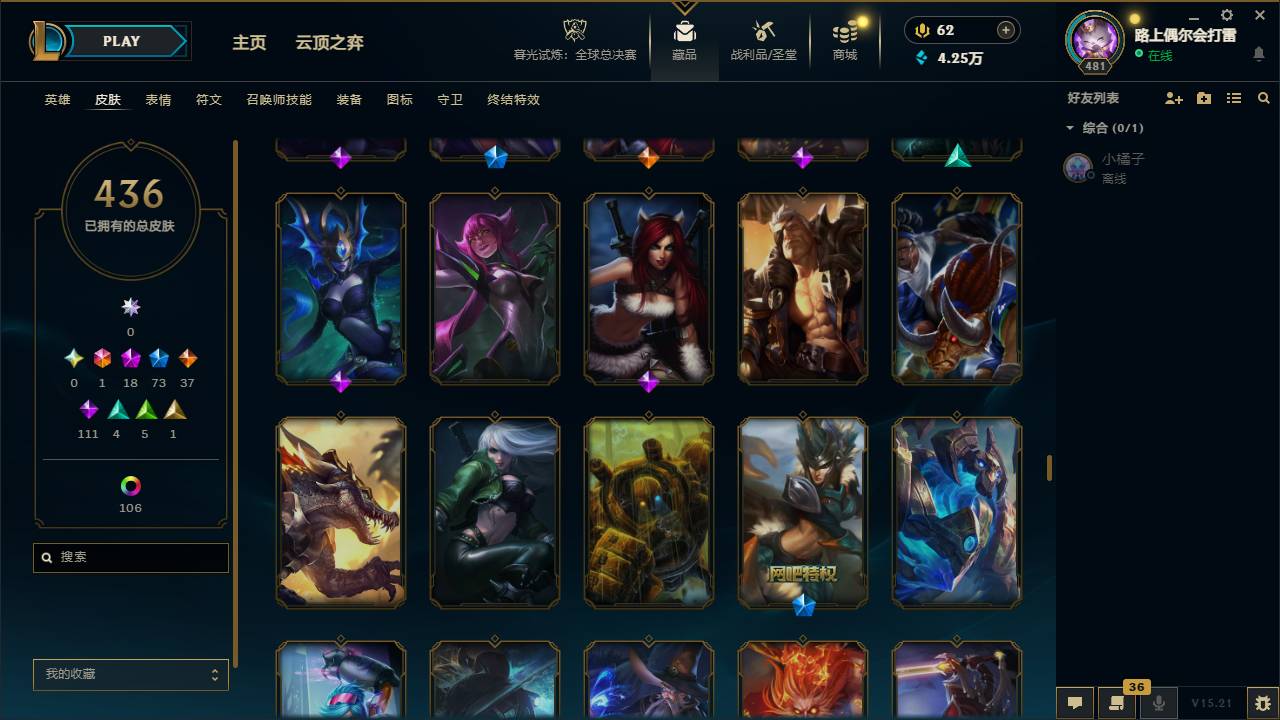Viewport: 1280px width, 720px height.
Task: Click the add friend icon
Action: tap(1172, 98)
